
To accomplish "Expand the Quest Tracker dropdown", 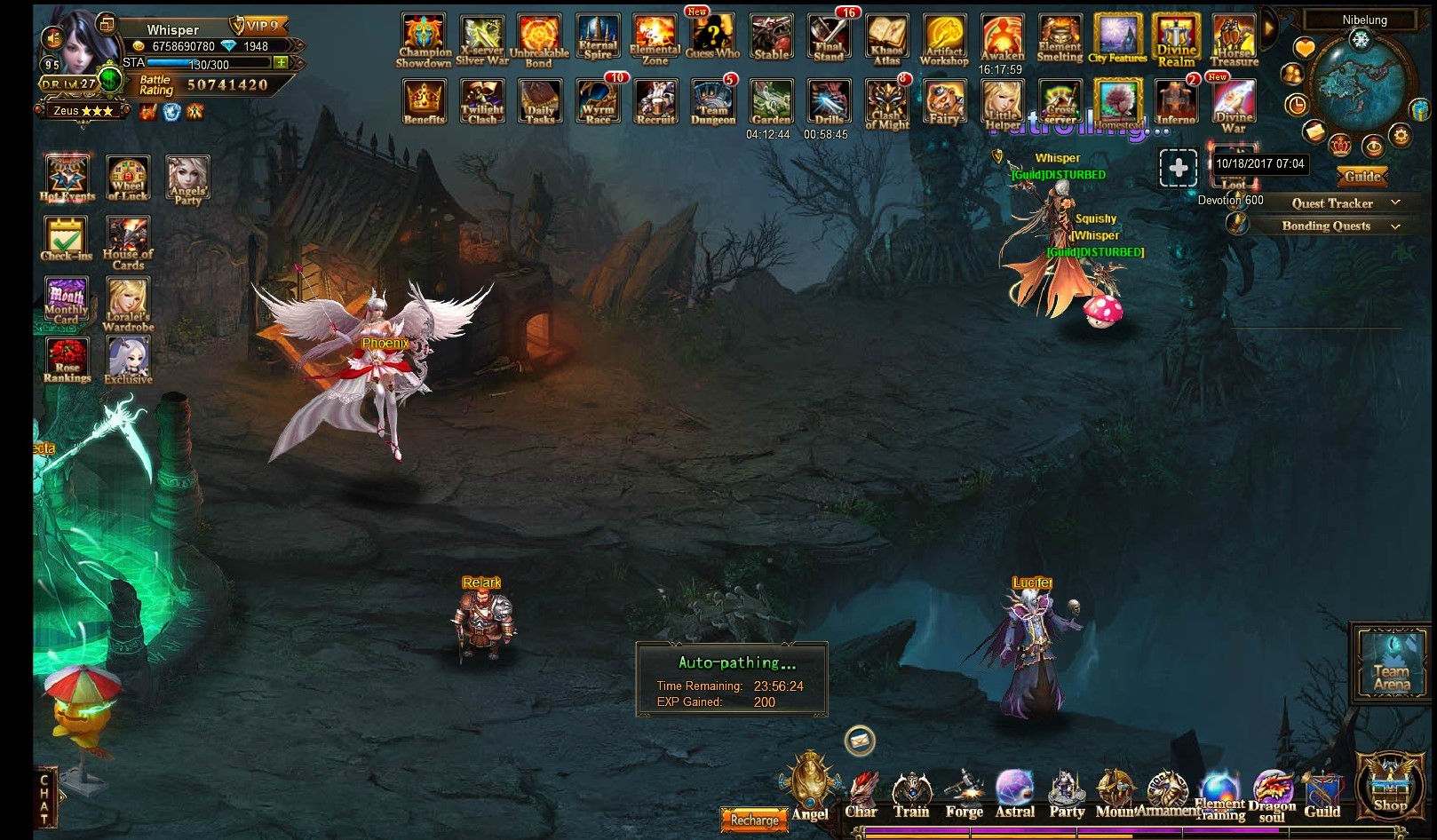I will 1395,203.
